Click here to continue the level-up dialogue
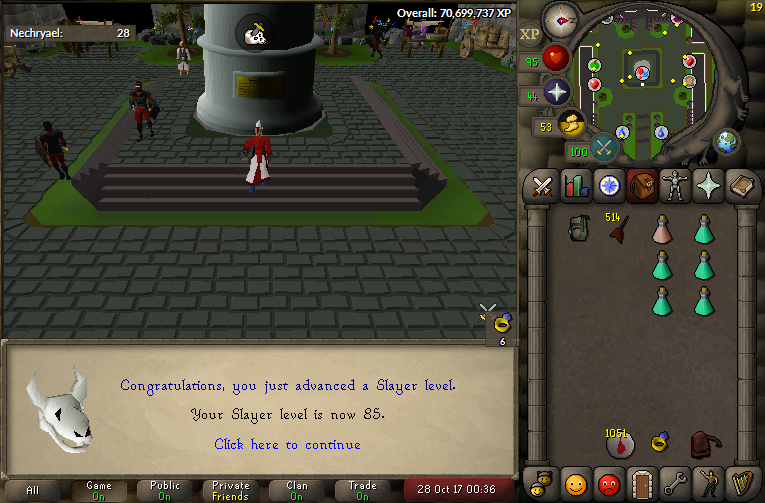This screenshot has width=765, height=503. click(287, 444)
